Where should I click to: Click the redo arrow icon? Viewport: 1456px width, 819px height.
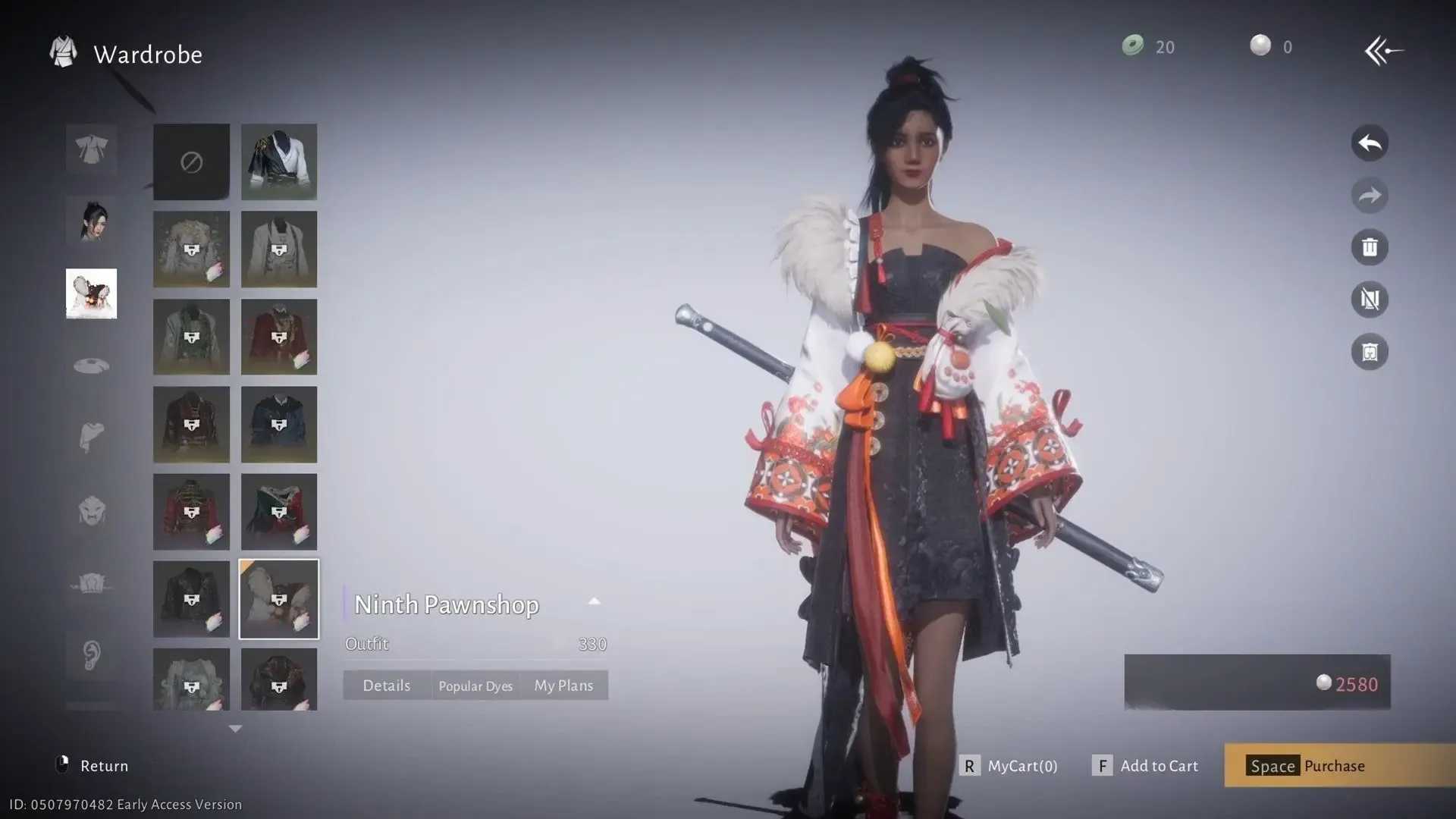click(x=1370, y=195)
